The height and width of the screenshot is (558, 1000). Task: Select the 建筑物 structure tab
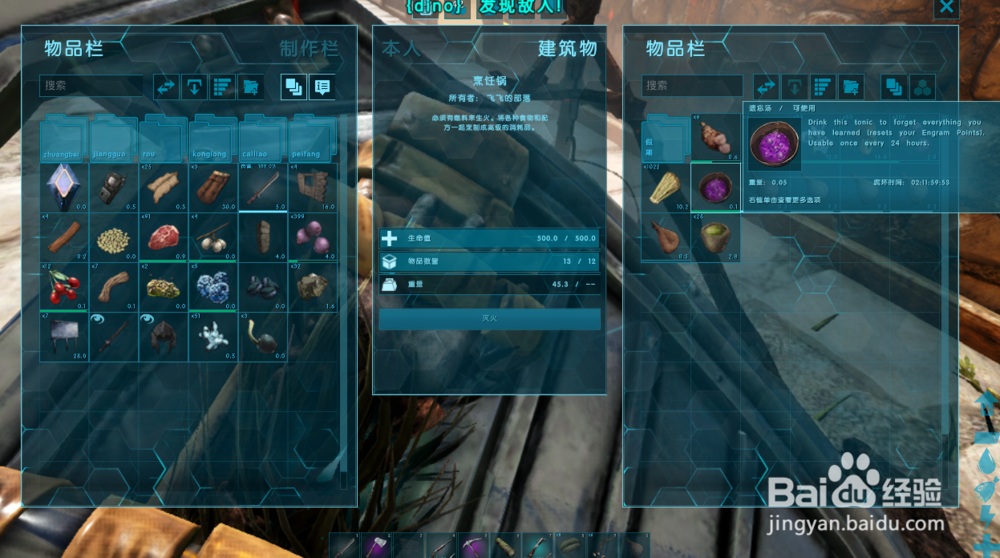567,48
